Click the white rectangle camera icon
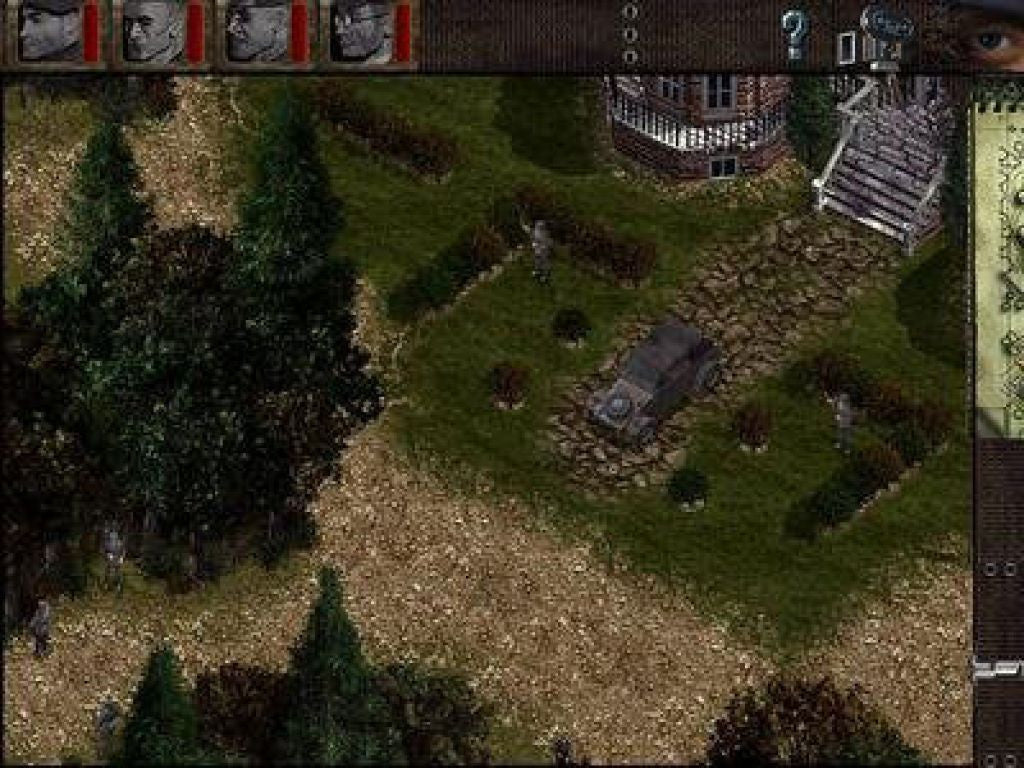The width and height of the screenshot is (1024, 768). 846,47
